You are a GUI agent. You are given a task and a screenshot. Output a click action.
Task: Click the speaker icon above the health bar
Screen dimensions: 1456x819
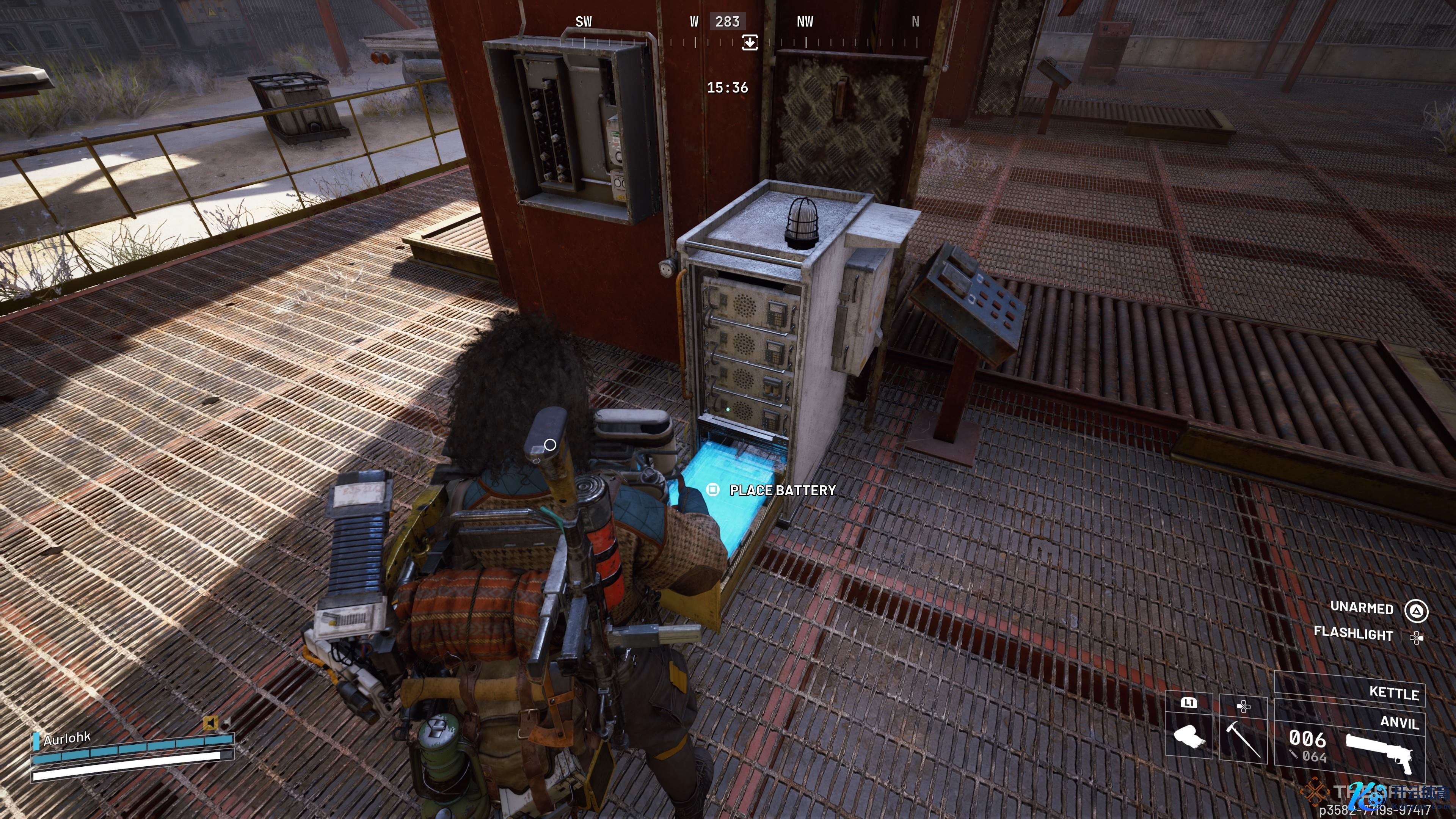point(211,723)
